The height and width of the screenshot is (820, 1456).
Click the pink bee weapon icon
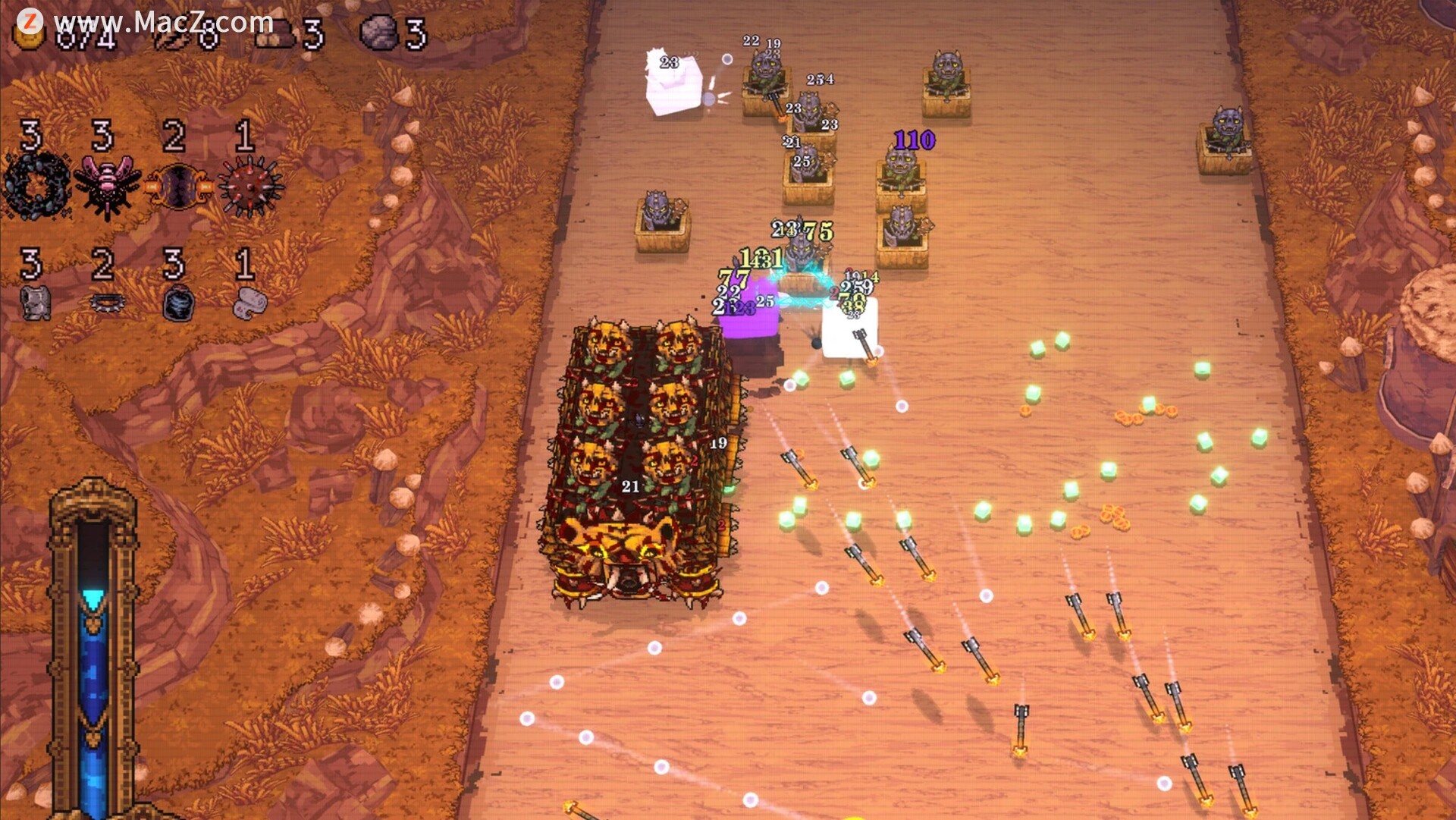[106, 186]
